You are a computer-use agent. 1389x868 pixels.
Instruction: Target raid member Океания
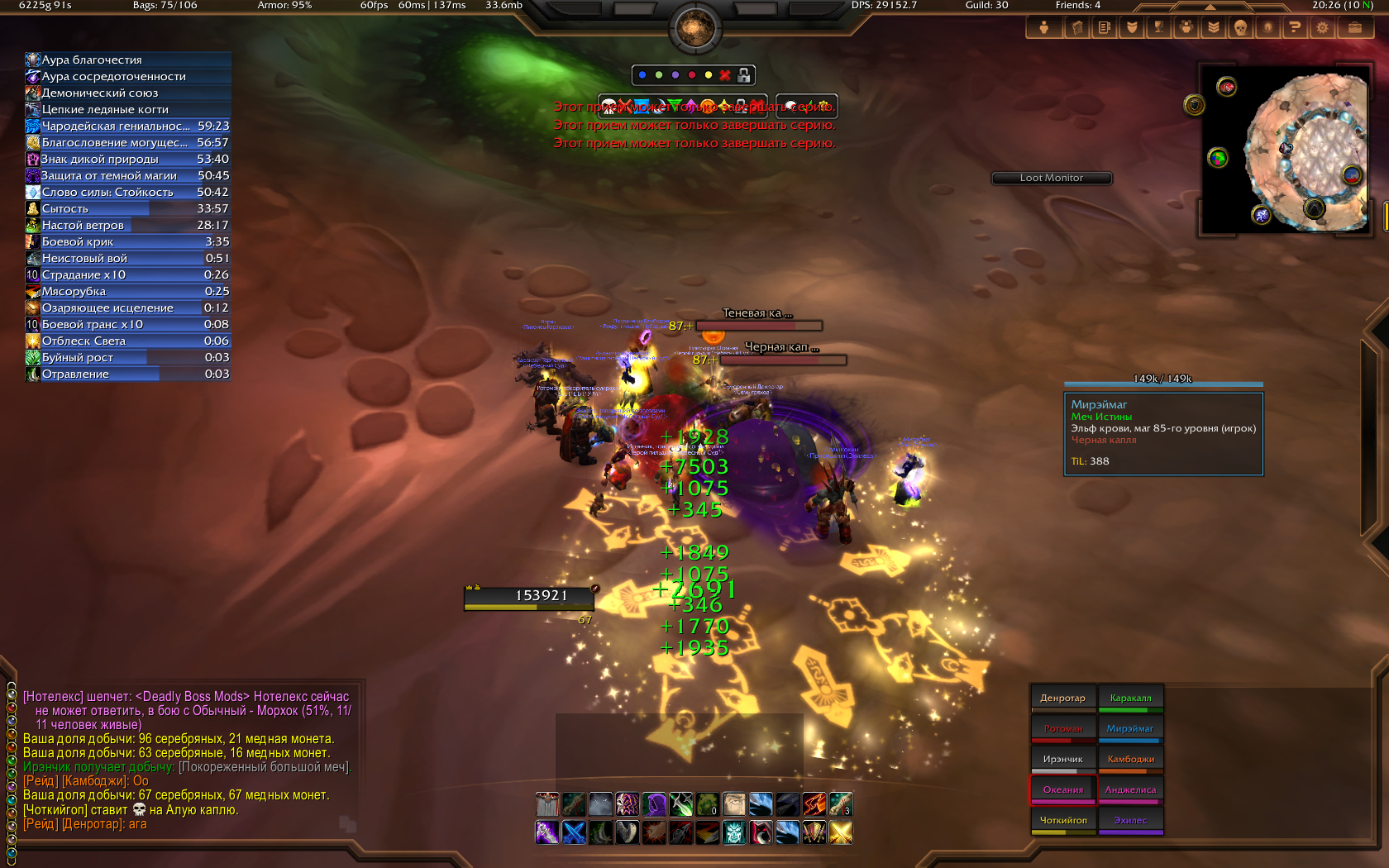click(x=1062, y=790)
